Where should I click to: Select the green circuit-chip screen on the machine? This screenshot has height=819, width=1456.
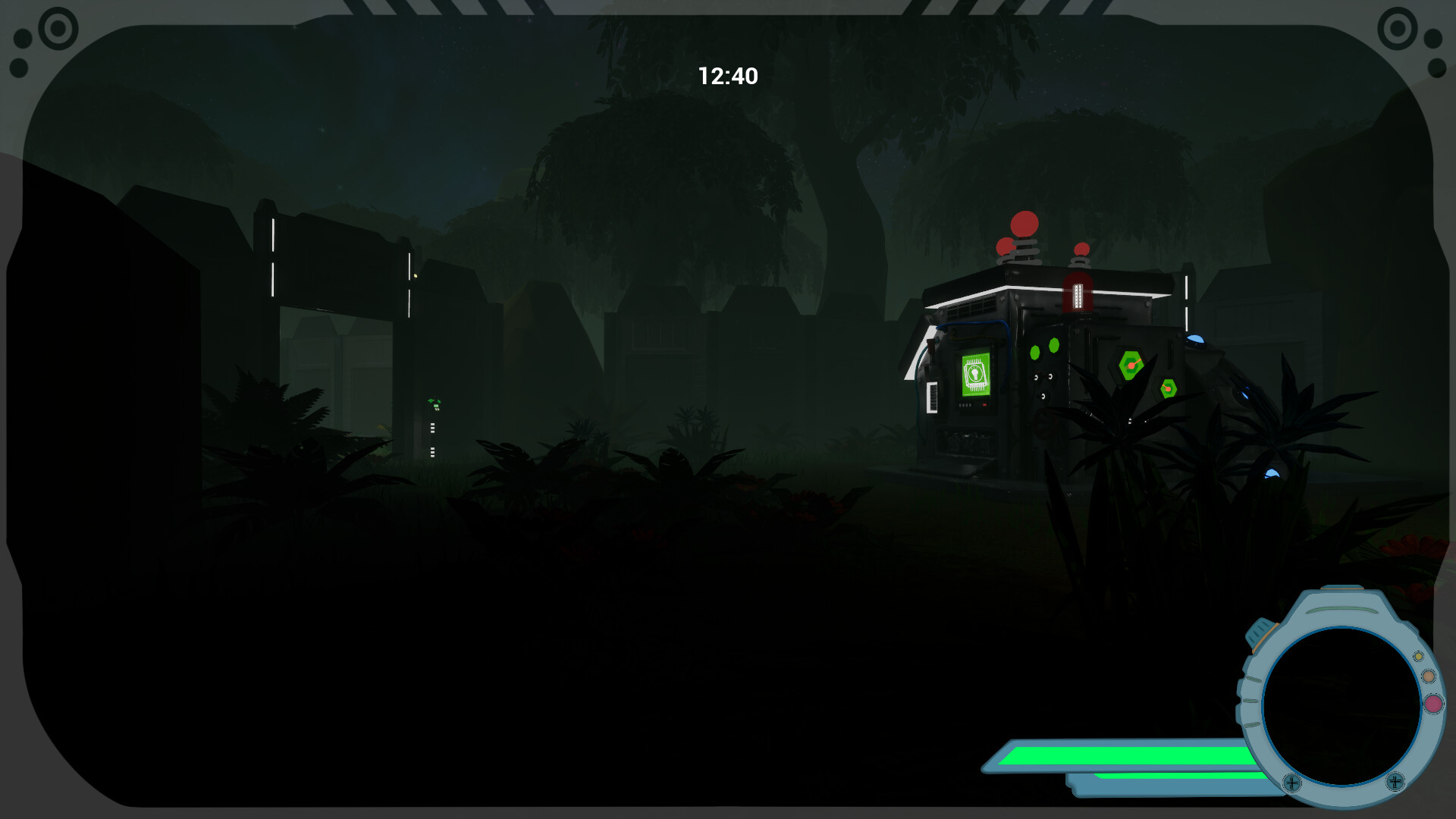[x=974, y=375]
